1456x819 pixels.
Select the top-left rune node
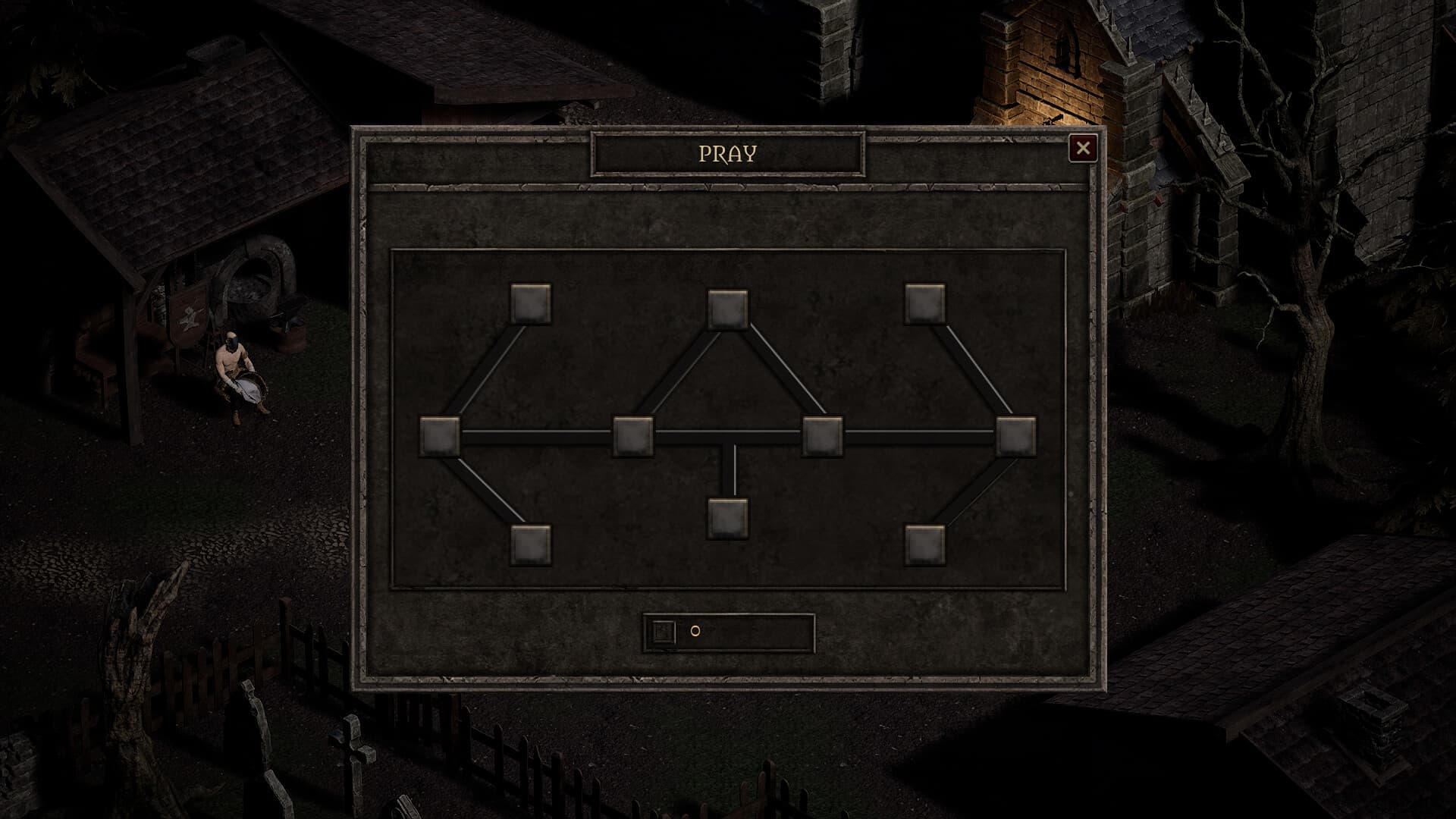pos(531,303)
